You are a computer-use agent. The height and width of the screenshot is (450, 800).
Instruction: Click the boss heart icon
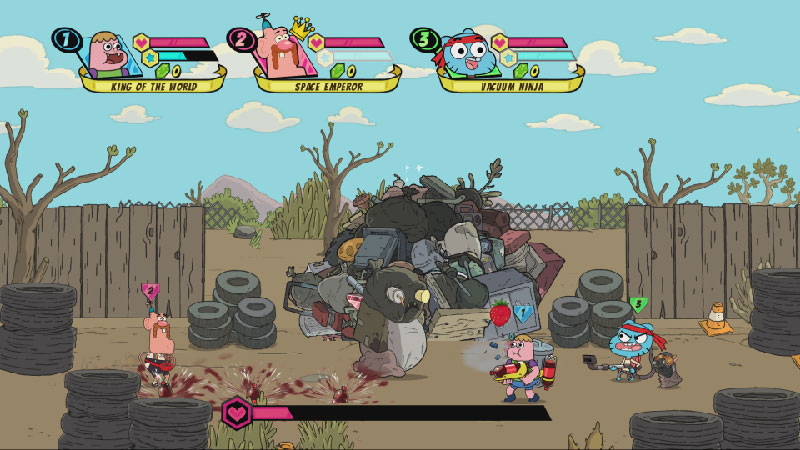tap(237, 411)
